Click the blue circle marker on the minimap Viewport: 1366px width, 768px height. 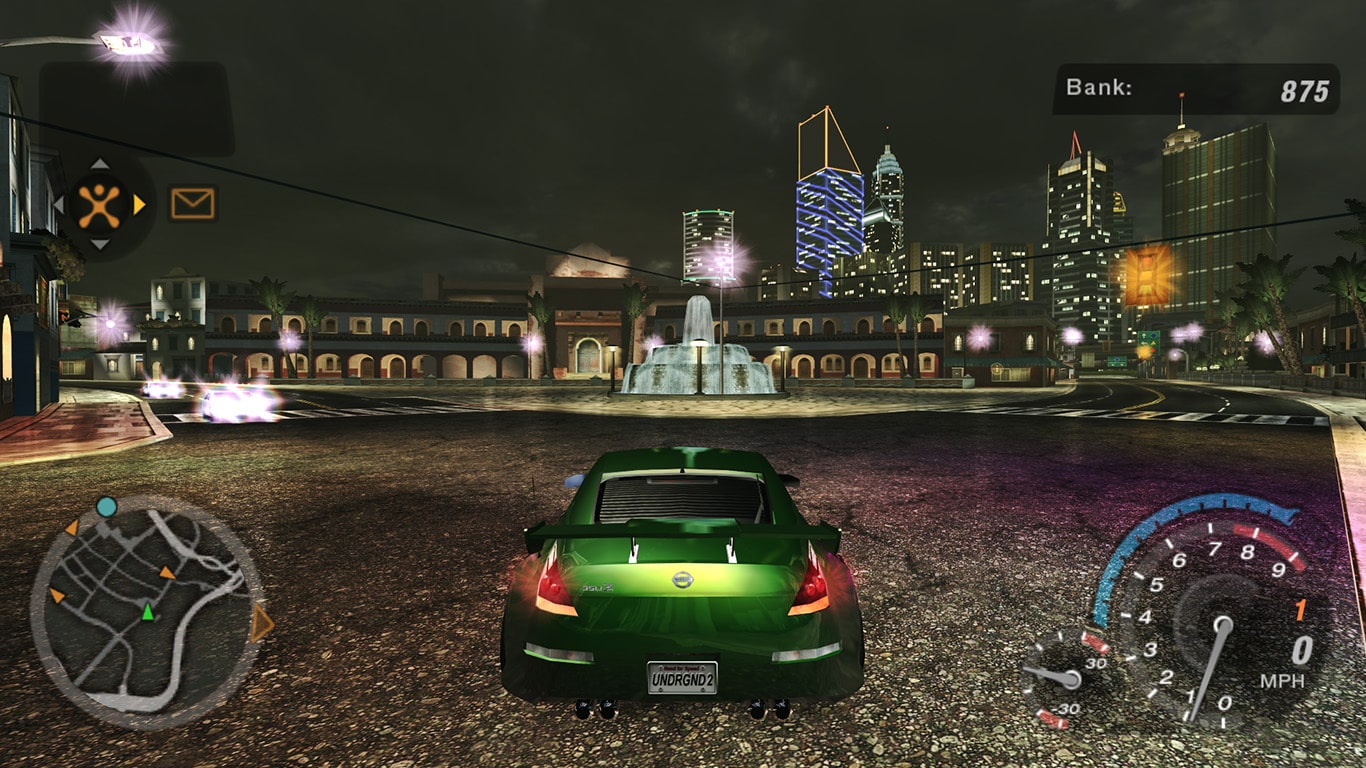(x=106, y=506)
